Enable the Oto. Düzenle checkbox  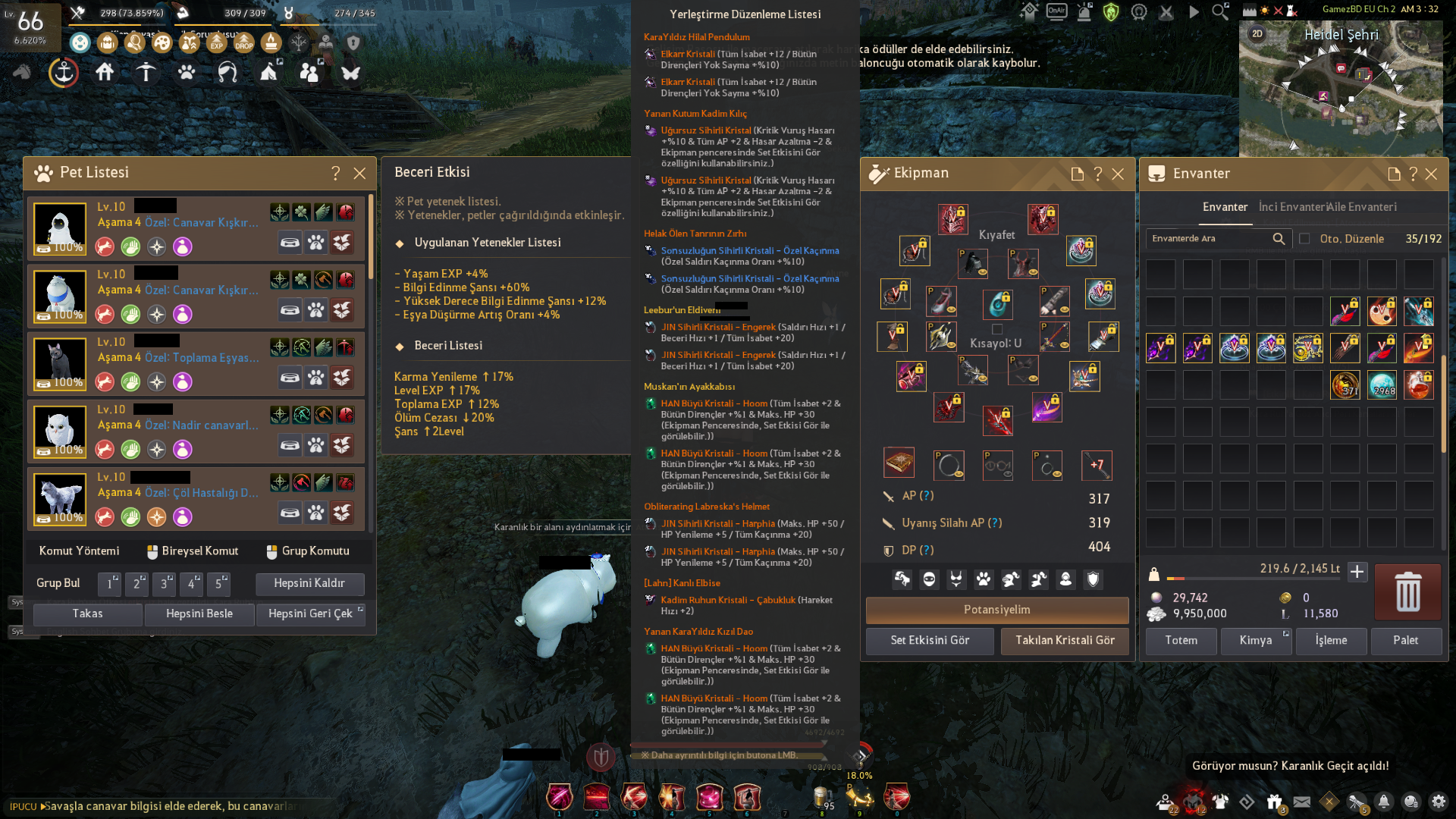[x=1305, y=238]
